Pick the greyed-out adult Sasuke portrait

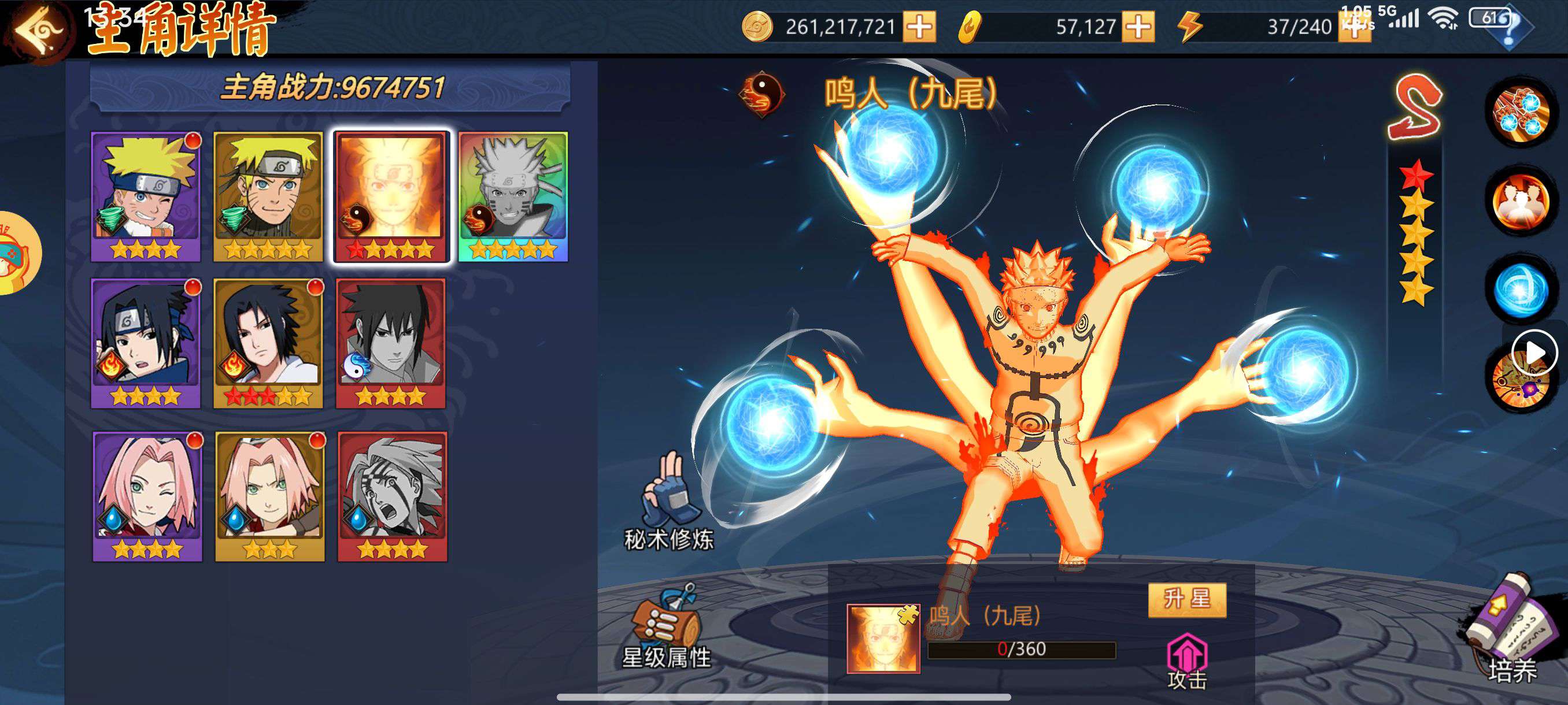coord(391,343)
